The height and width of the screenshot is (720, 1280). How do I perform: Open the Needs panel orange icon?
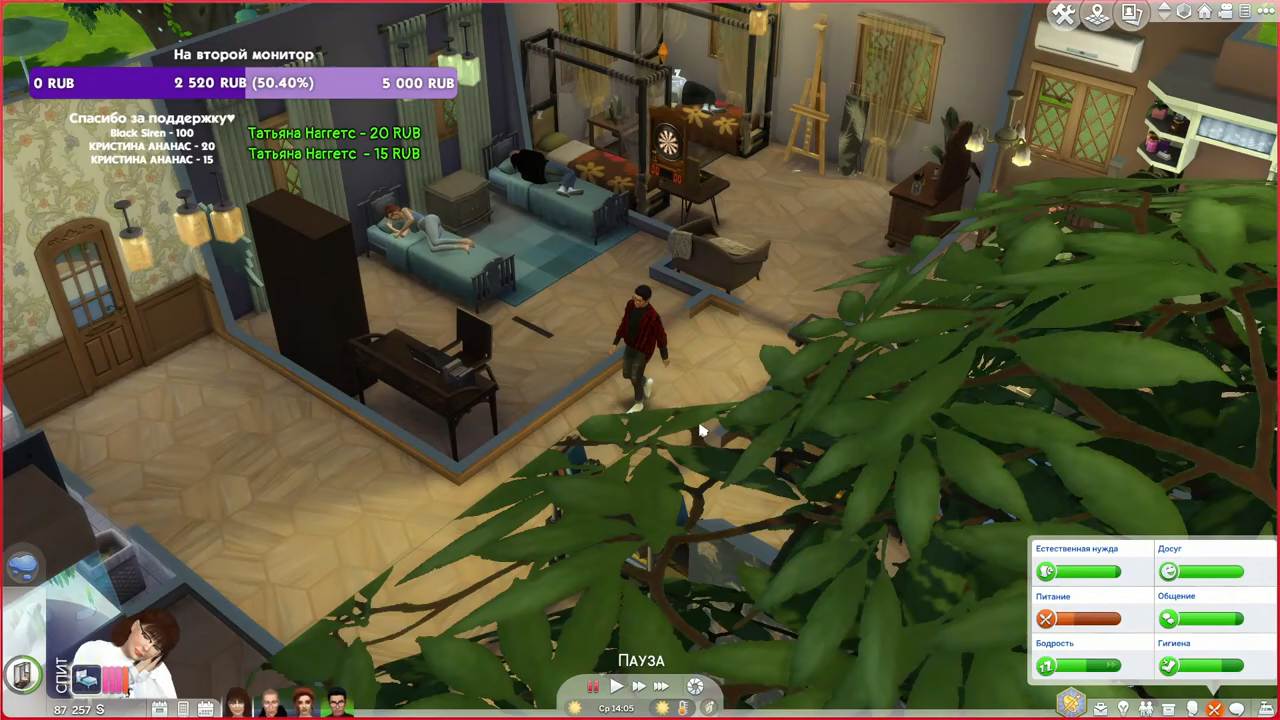[x=1213, y=709]
